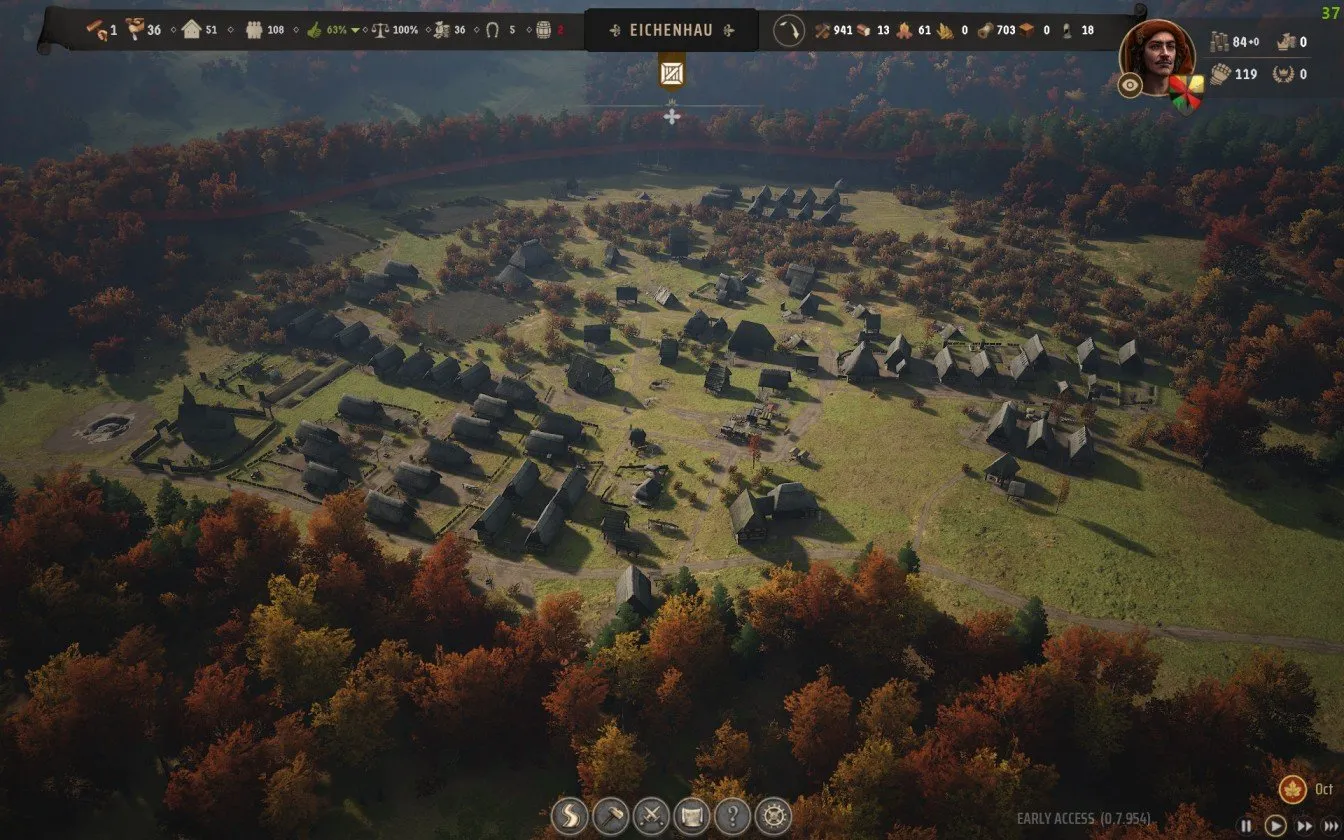Open the map scroll button
The width and height of the screenshot is (1344, 840).
[692, 816]
